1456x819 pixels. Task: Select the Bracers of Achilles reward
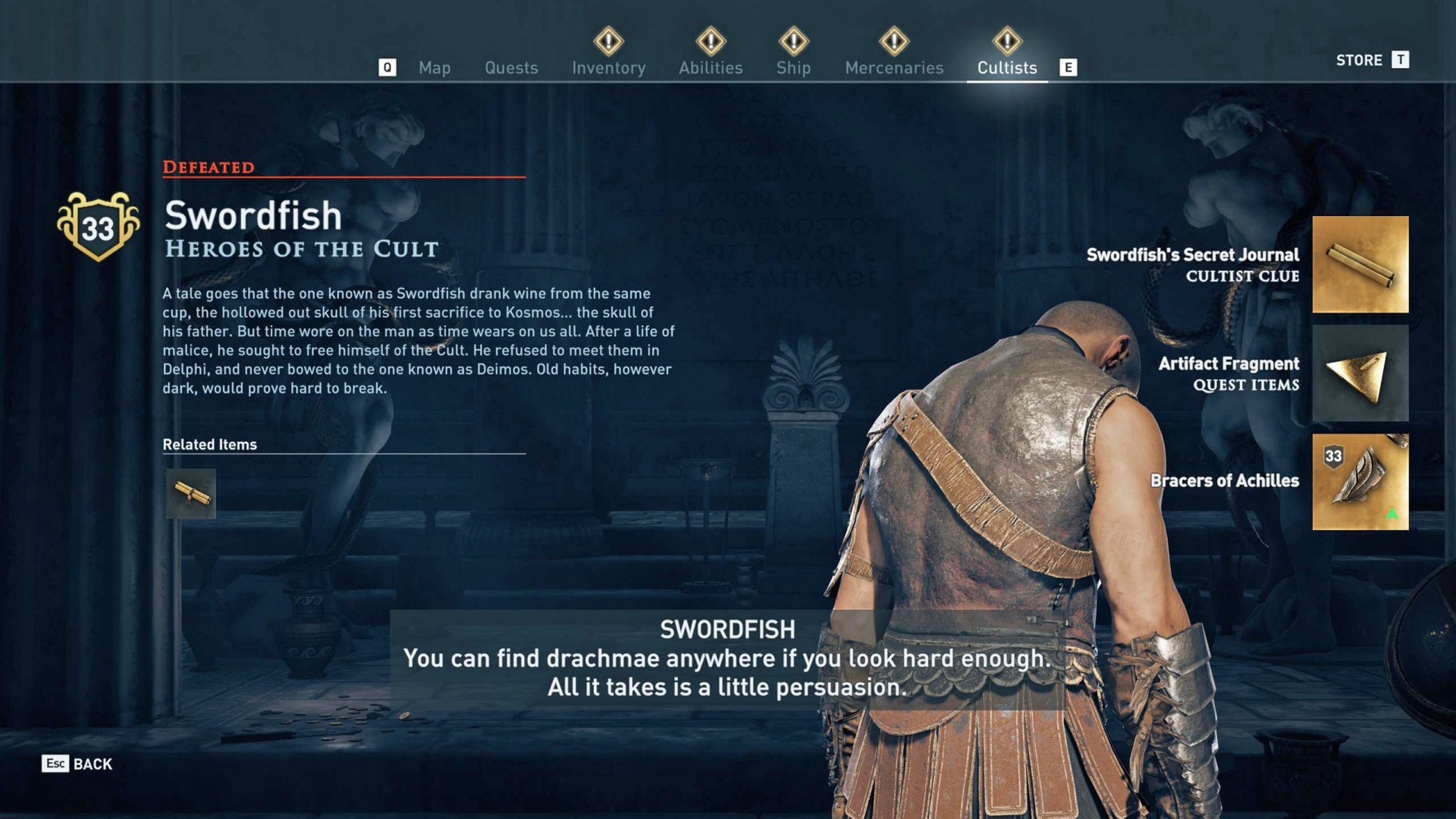(x=1360, y=482)
